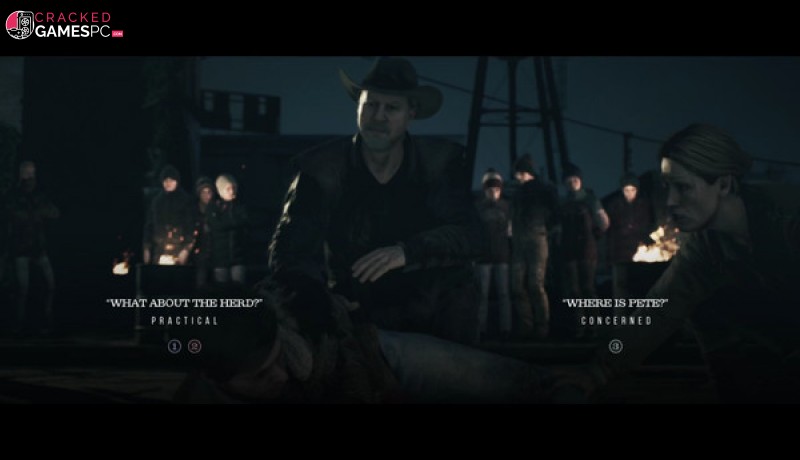Image resolution: width=800 pixels, height=460 pixels.
Task: Choose the "What about the herd?" reply
Action: pyautogui.click(x=184, y=303)
